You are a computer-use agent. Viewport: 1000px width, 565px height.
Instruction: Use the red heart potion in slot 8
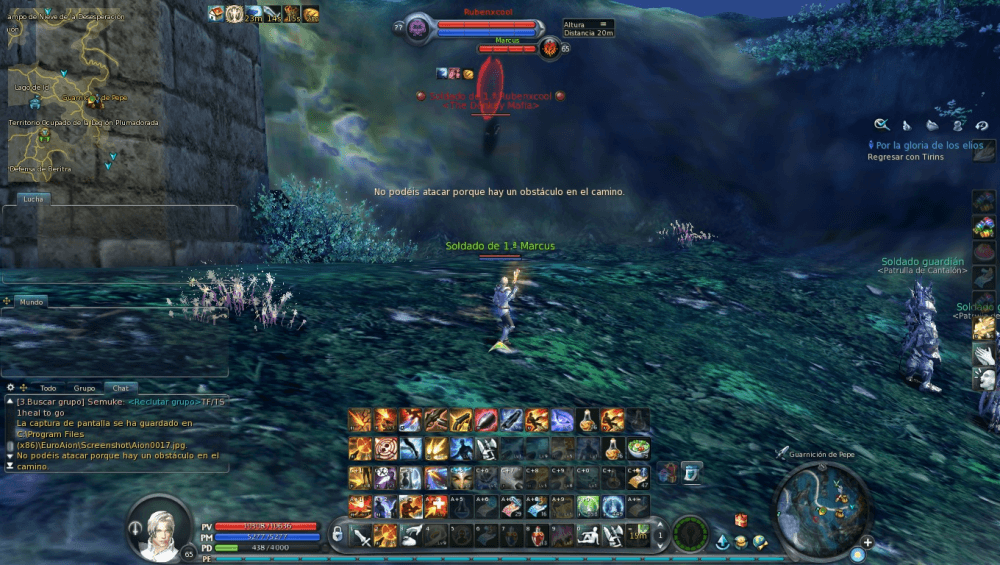click(538, 535)
